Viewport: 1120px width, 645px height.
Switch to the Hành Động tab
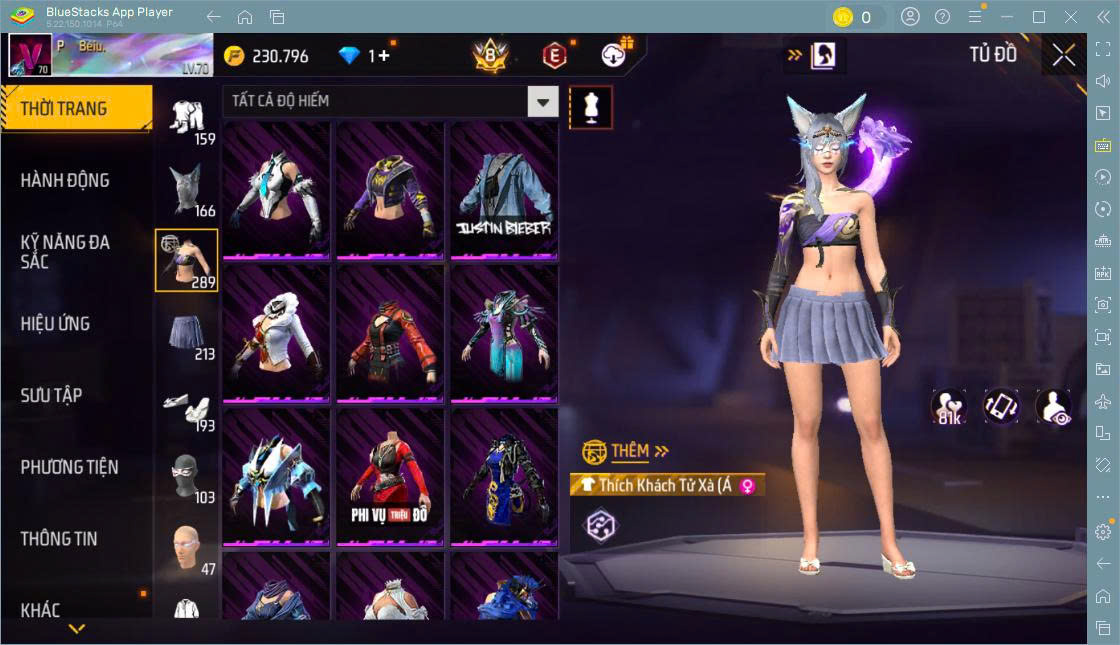tap(65, 181)
